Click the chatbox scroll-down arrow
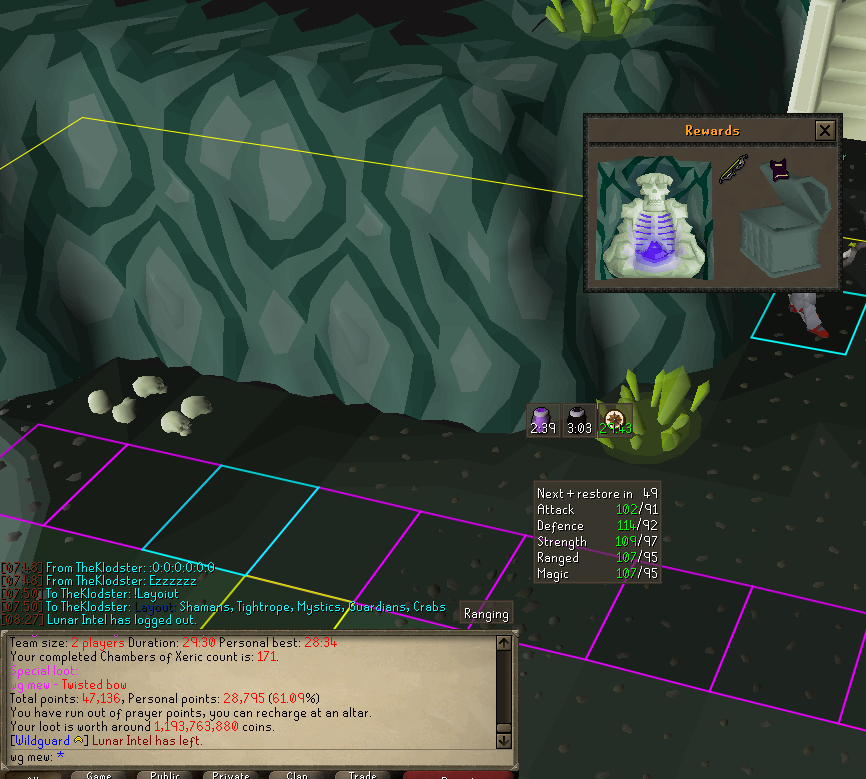This screenshot has height=779, width=866. coord(504,739)
